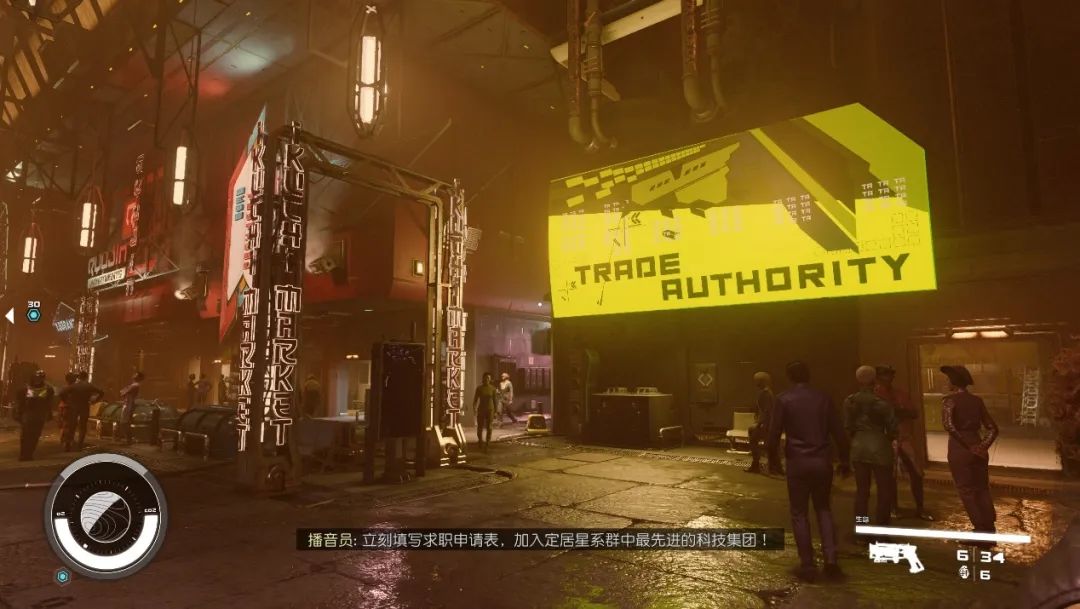The height and width of the screenshot is (609, 1080).
Task: Select the hexagon quest marker labeled 30
Action: [33, 315]
